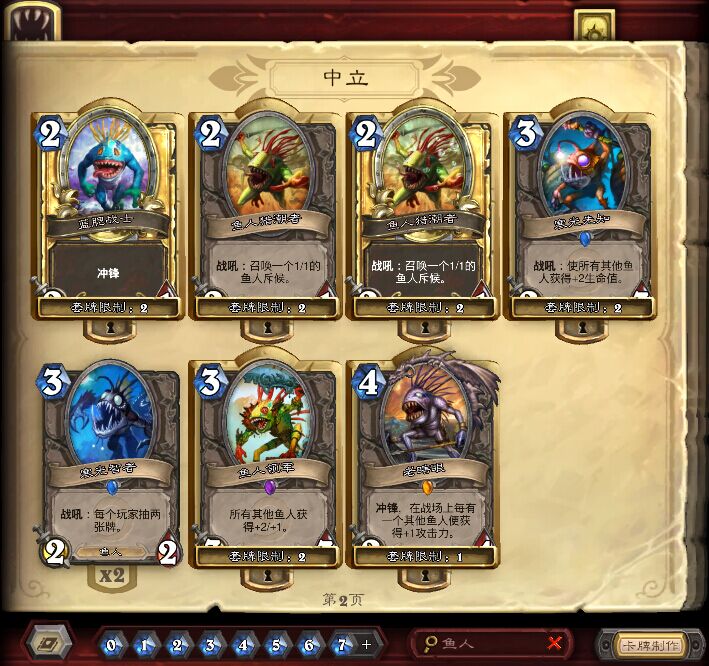The height and width of the screenshot is (666, 709).
Task: Switch to the neutral cards tab
Action: [594, 27]
